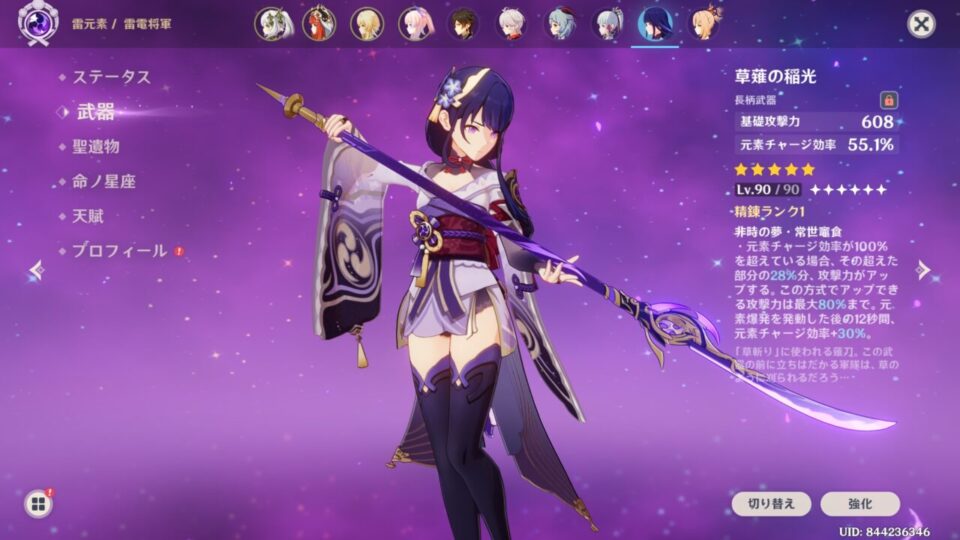Go to the previous character with the left arrow

point(37,270)
